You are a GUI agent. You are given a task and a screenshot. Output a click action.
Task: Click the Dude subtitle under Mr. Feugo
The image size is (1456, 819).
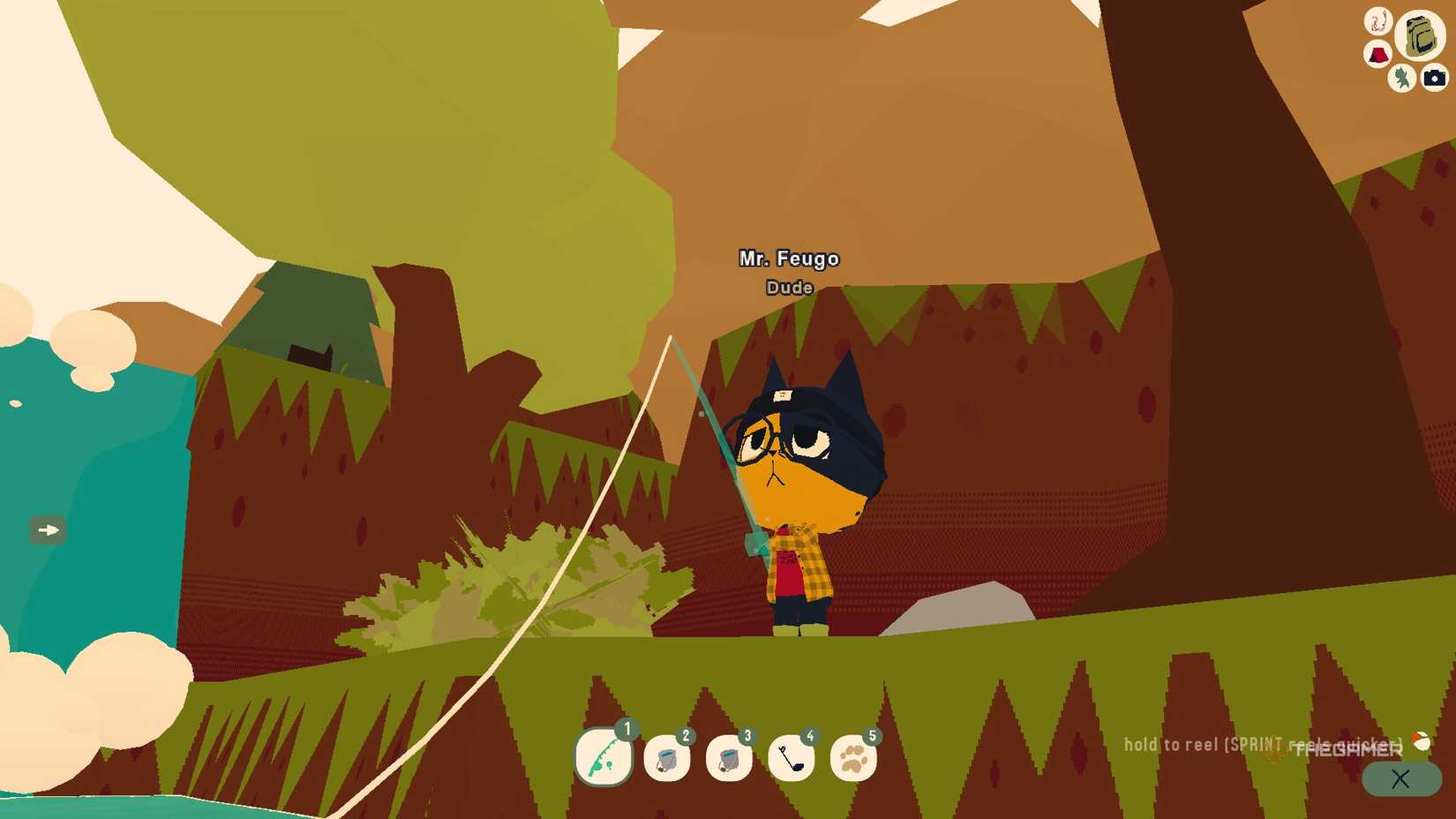pos(788,288)
